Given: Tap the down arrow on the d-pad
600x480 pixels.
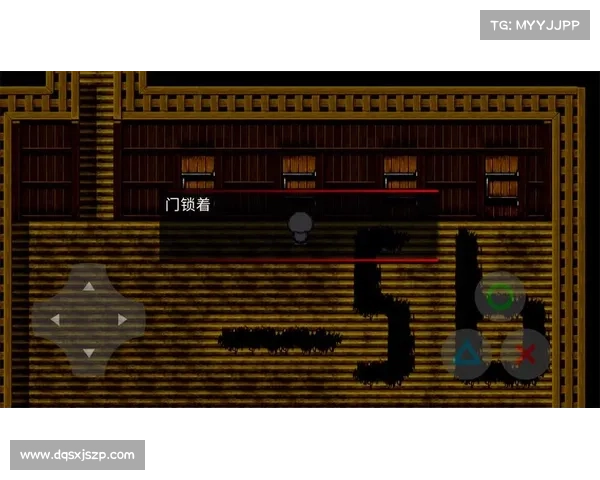Looking at the screenshot, I should [88, 352].
